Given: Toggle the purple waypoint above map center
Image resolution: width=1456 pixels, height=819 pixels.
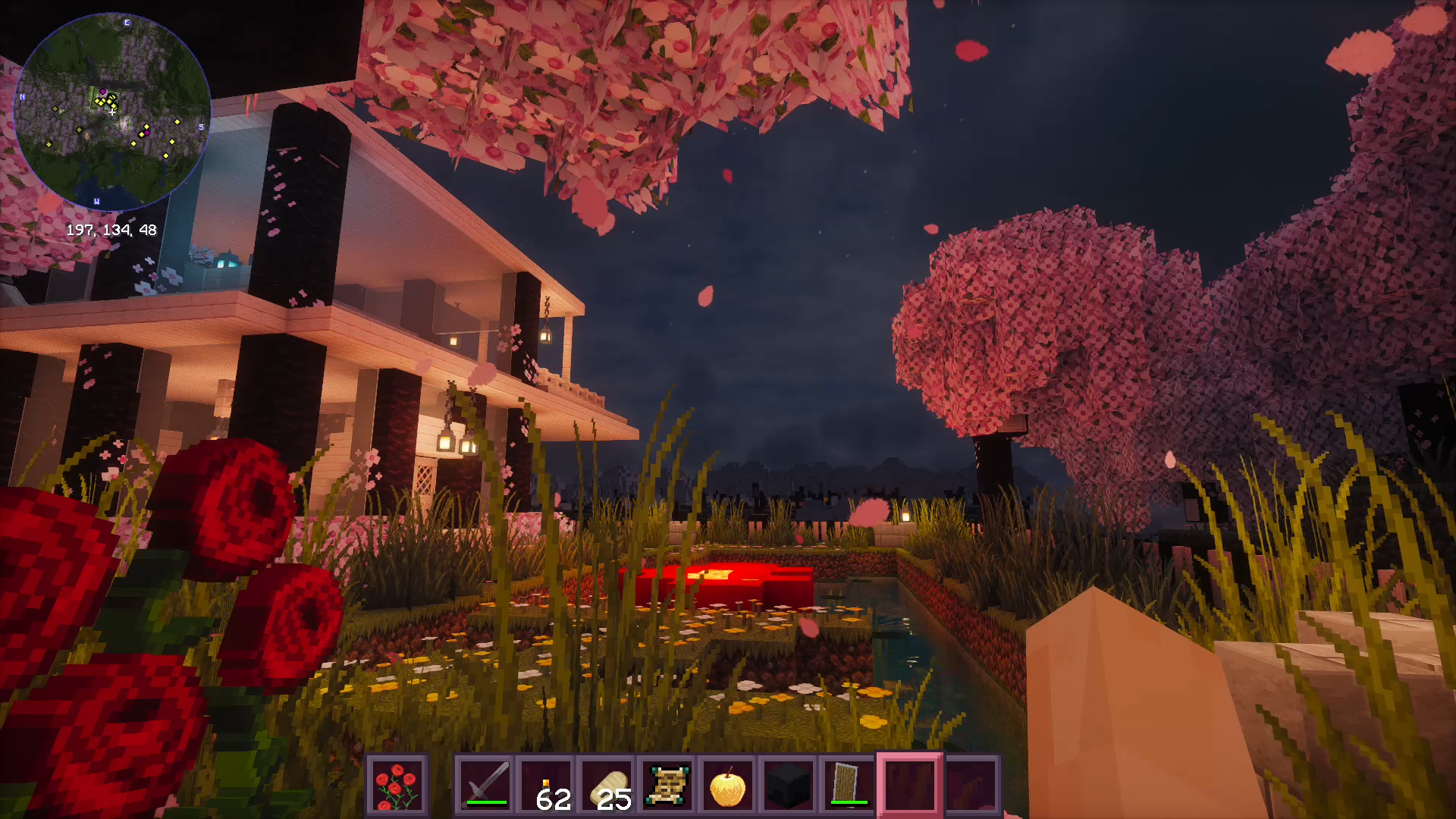Looking at the screenshot, I should 102,92.
